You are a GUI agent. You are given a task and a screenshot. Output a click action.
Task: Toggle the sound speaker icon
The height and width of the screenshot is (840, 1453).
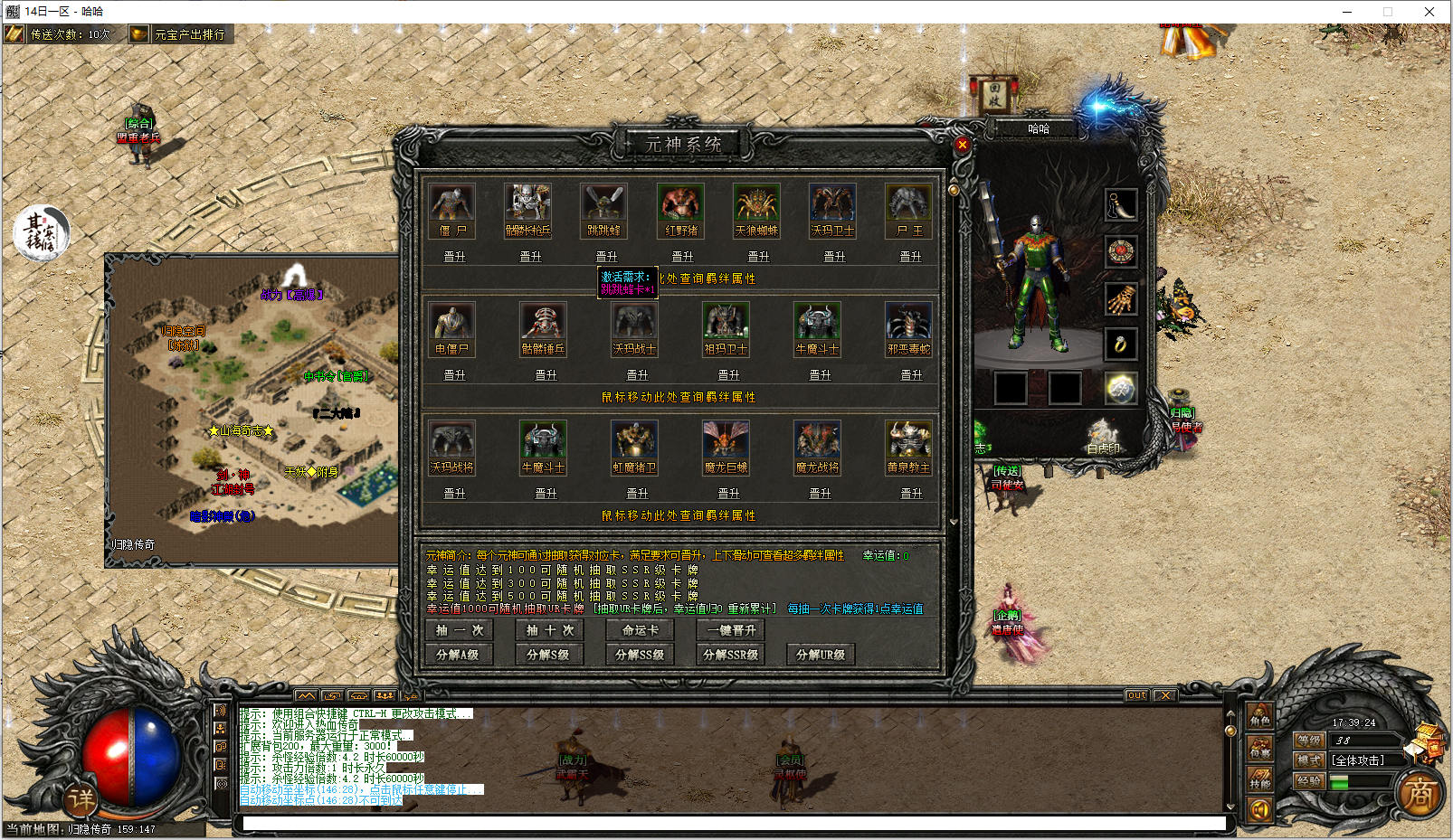tap(1260, 810)
